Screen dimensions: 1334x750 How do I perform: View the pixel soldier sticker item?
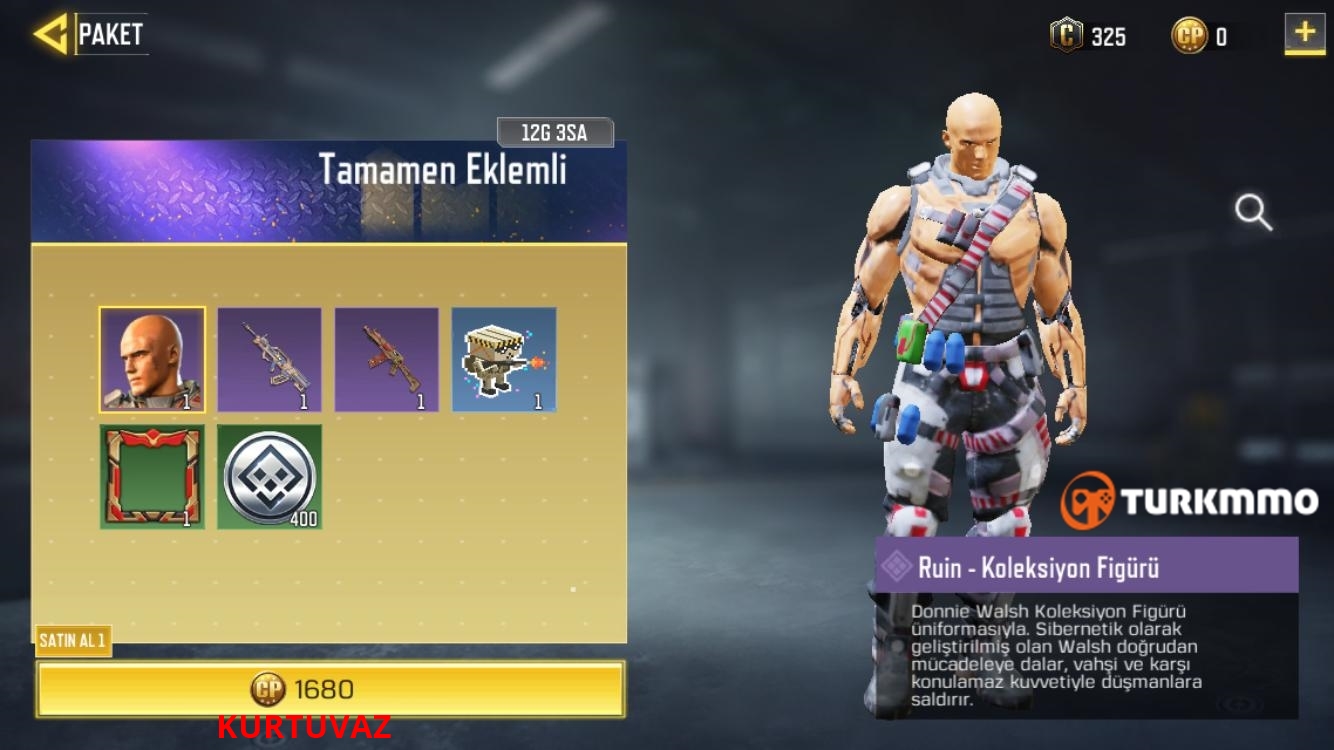point(504,358)
